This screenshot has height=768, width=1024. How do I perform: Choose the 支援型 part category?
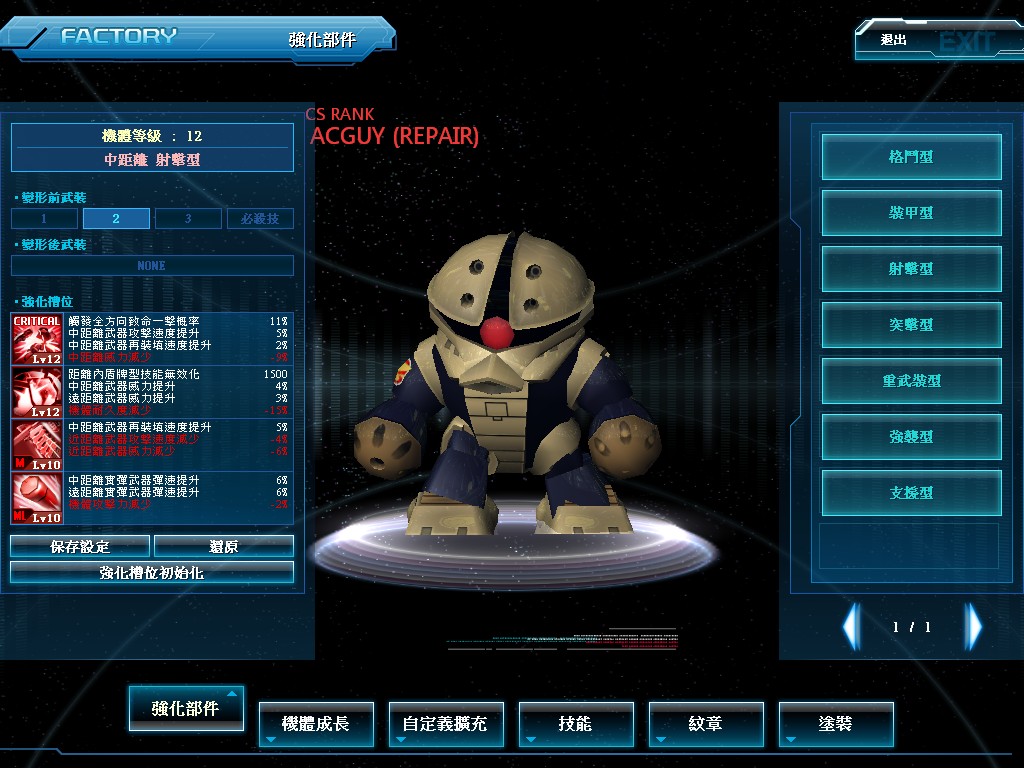click(x=911, y=493)
